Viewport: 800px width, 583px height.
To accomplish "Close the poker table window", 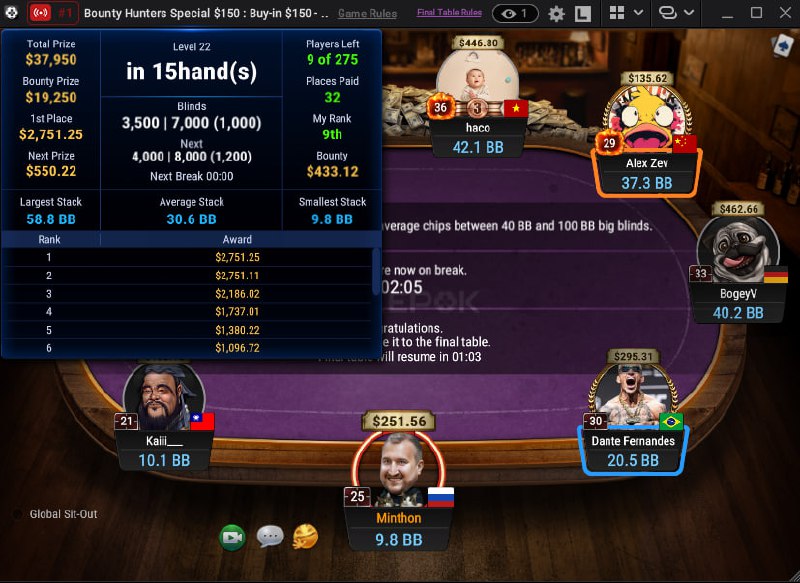I will (x=783, y=14).
